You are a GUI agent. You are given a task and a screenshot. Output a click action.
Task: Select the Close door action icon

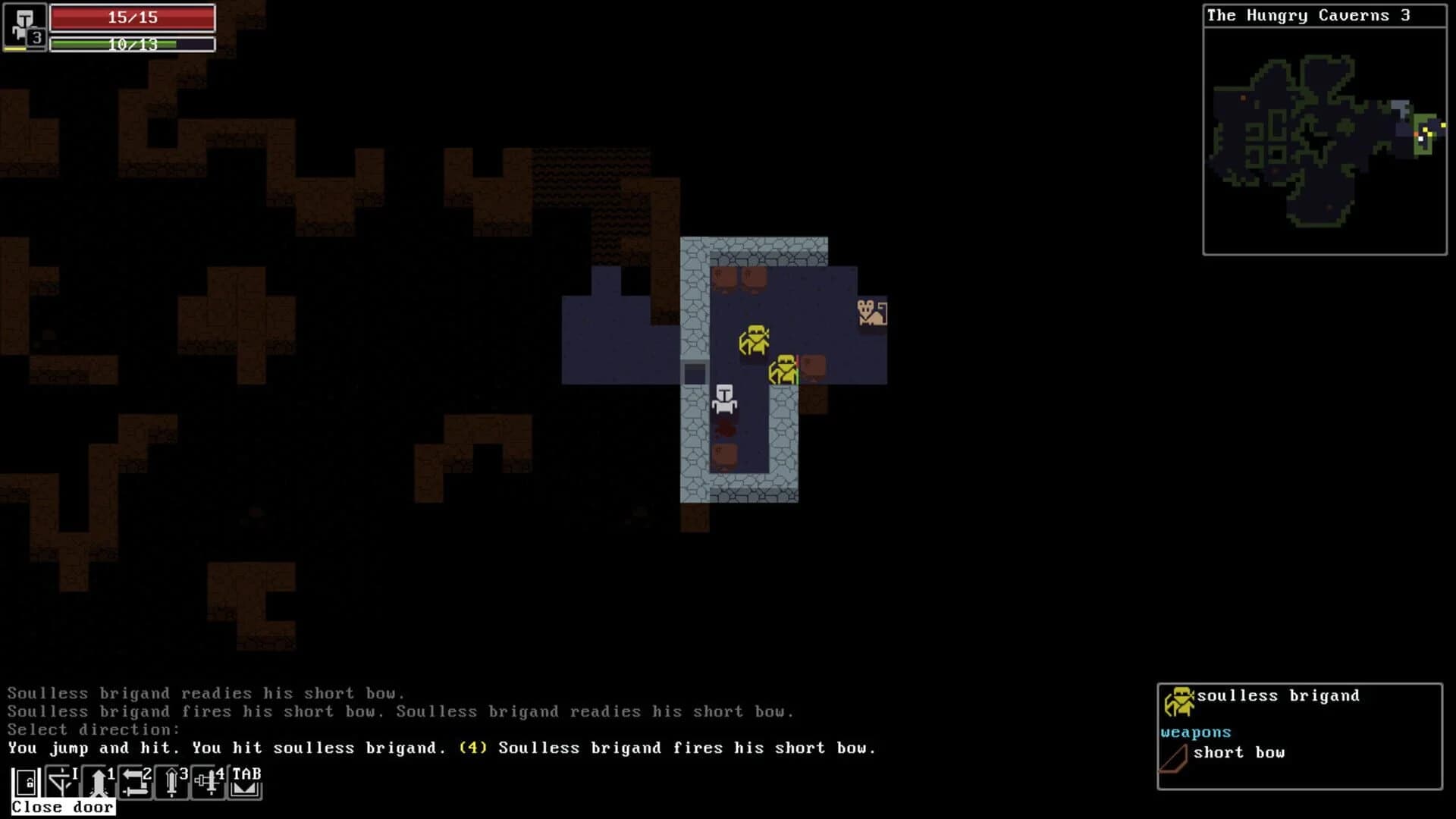pyautogui.click(x=24, y=784)
